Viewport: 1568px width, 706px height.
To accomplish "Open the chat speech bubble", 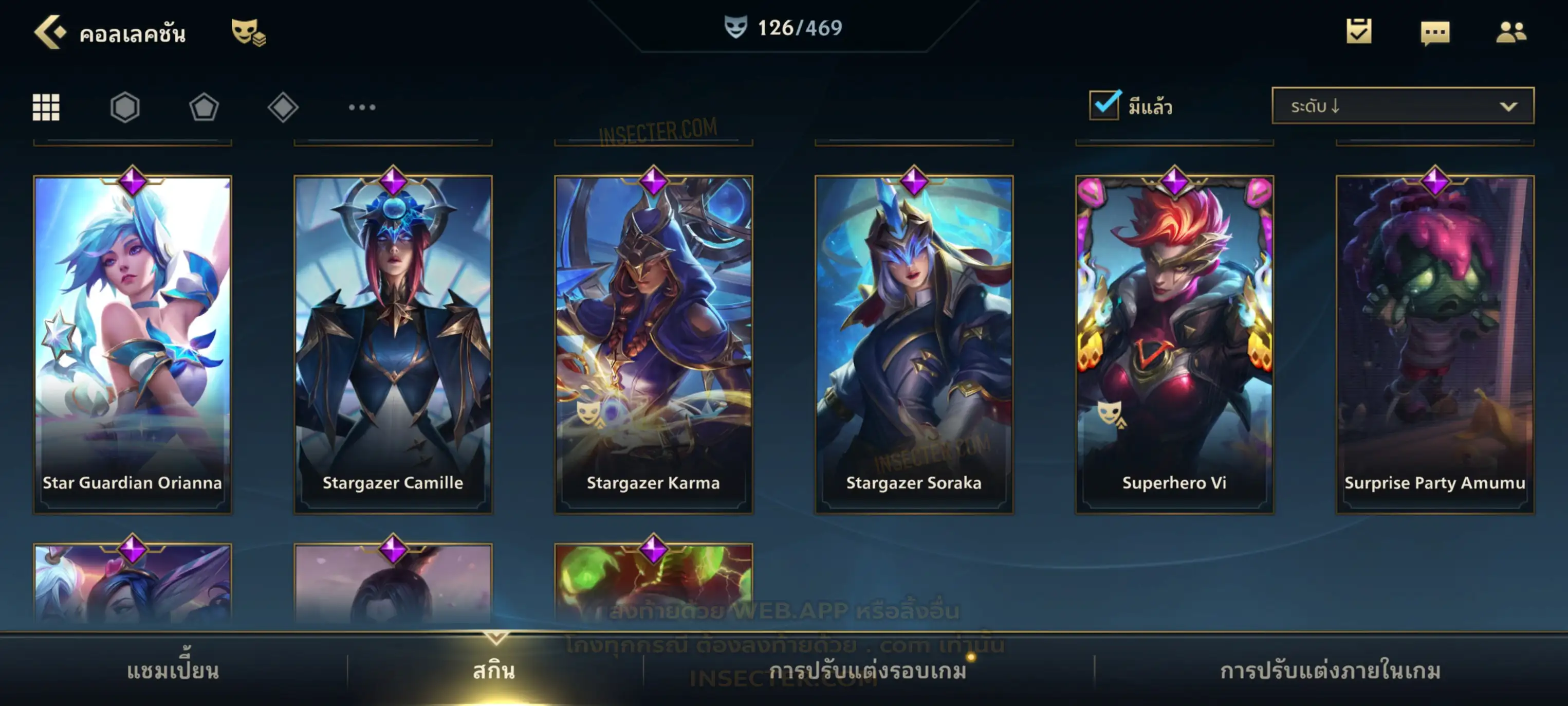I will 1434,33.
